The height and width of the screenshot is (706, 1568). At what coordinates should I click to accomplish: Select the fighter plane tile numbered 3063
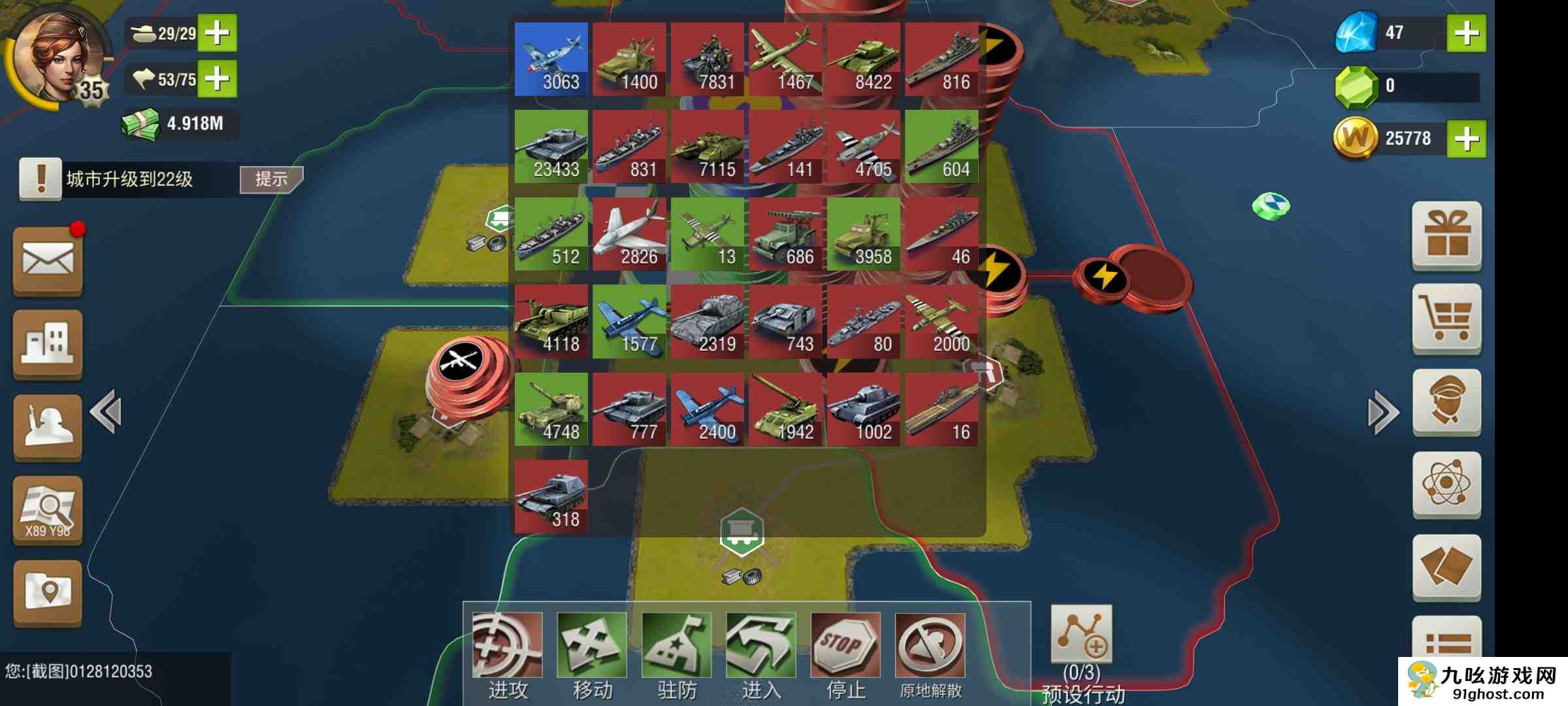pyautogui.click(x=551, y=59)
